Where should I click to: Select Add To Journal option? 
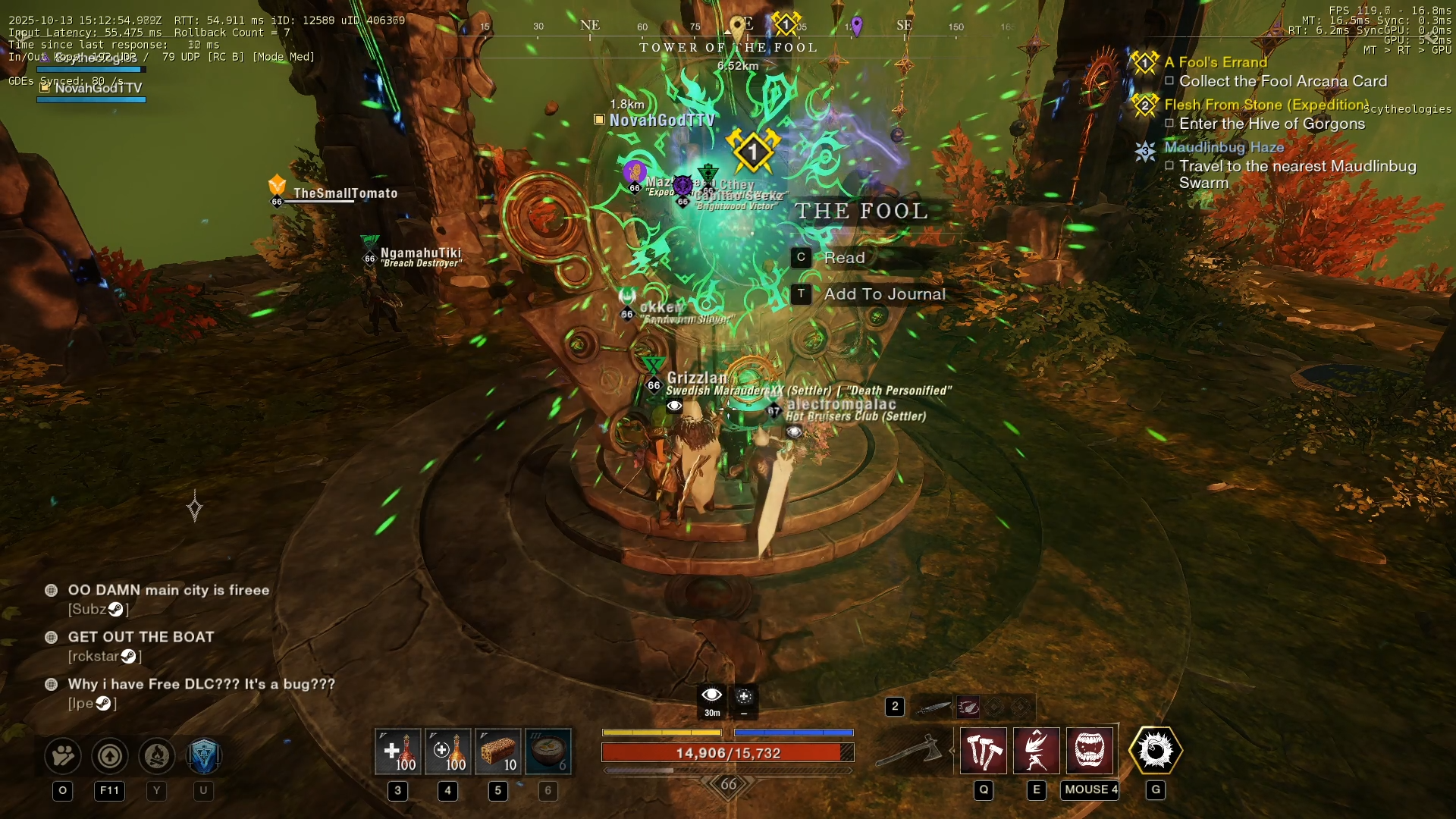tap(884, 294)
